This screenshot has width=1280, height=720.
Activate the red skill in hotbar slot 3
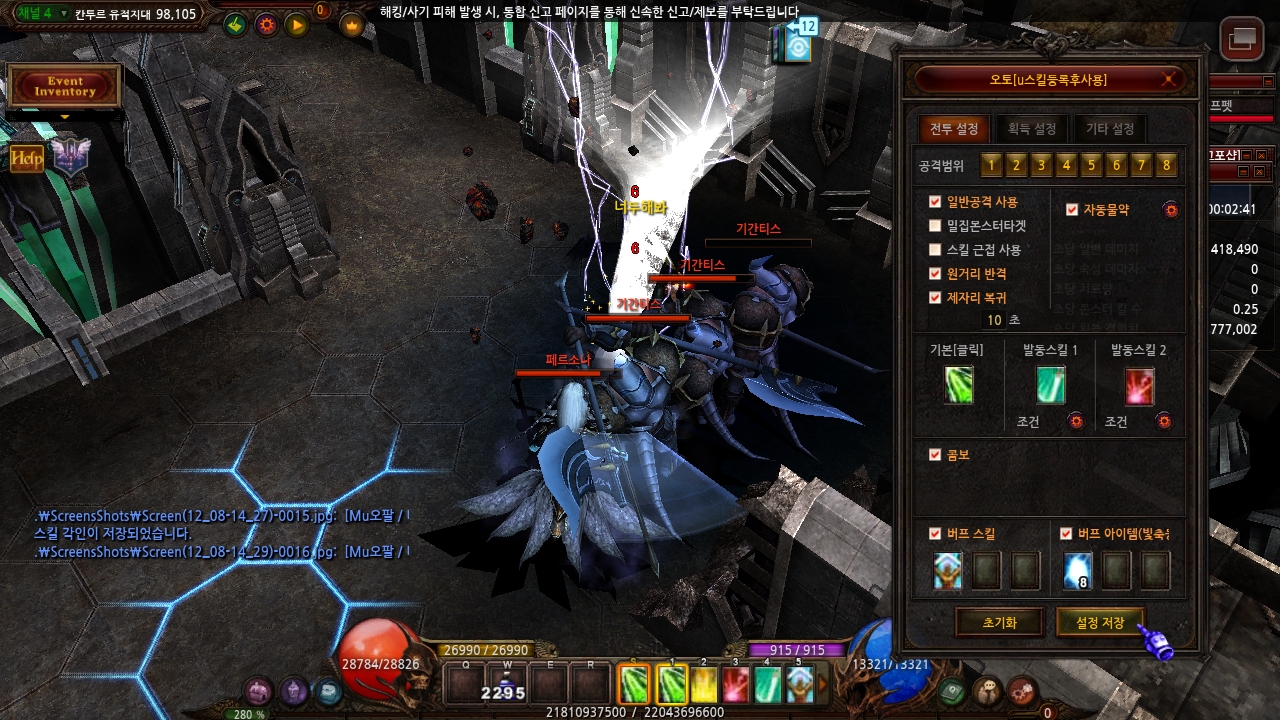tap(735, 685)
